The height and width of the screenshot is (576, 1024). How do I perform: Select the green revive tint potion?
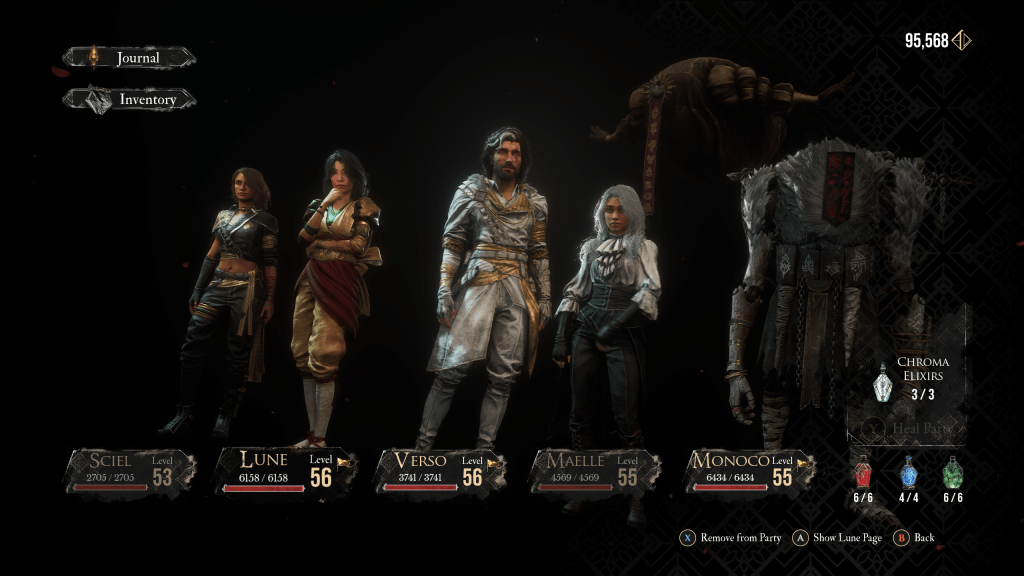953,473
